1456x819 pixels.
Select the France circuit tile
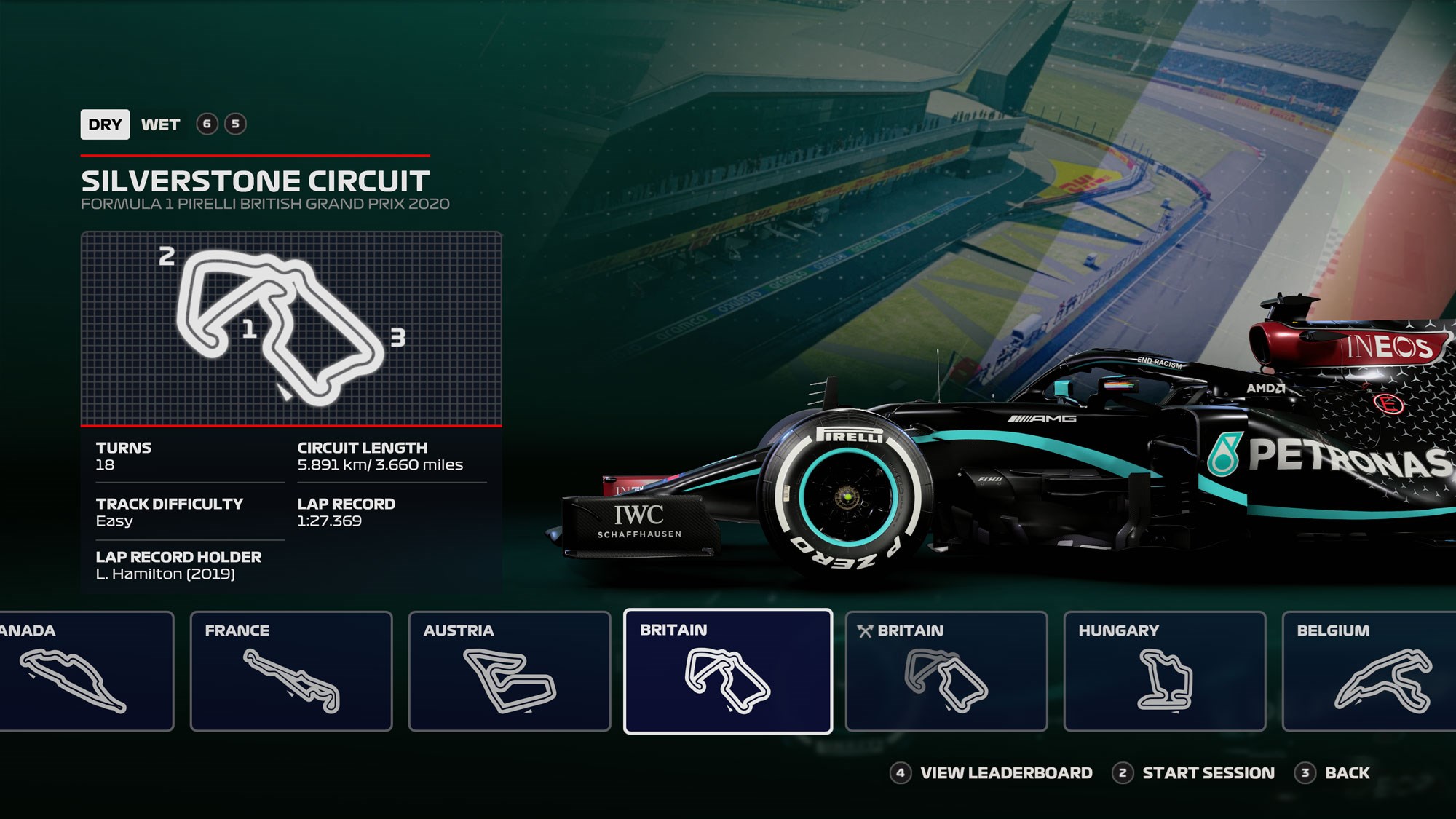click(x=291, y=670)
